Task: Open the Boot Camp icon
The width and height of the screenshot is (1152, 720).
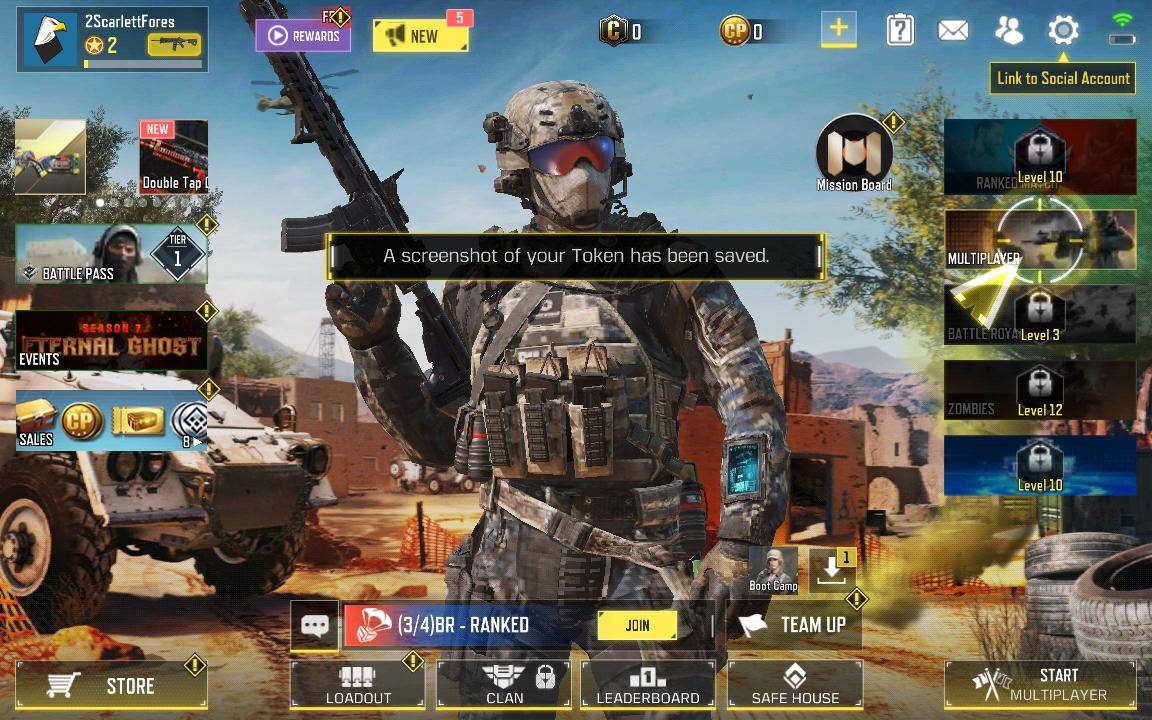Action: point(773,568)
